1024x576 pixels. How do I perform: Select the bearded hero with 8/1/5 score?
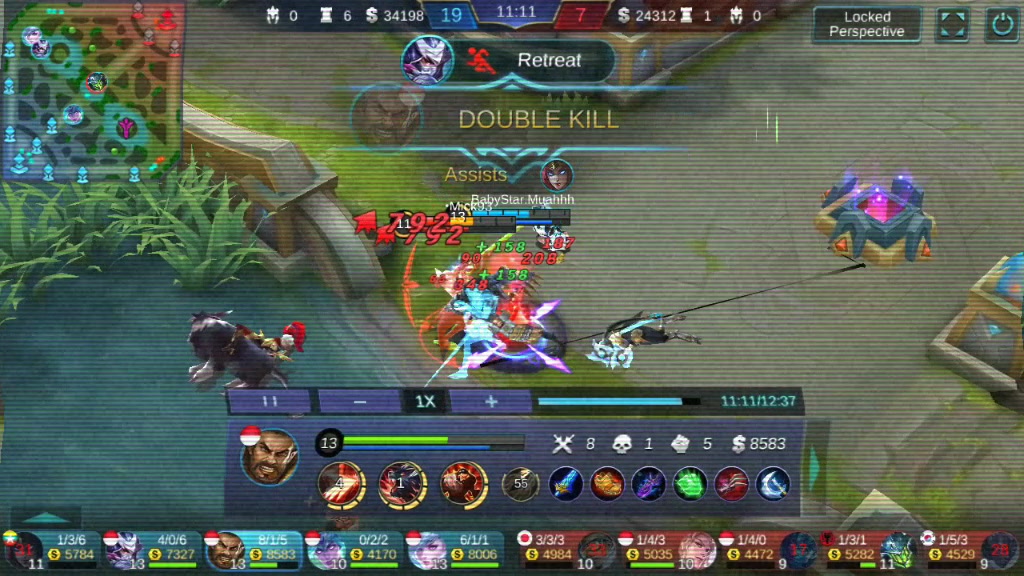pos(254,548)
